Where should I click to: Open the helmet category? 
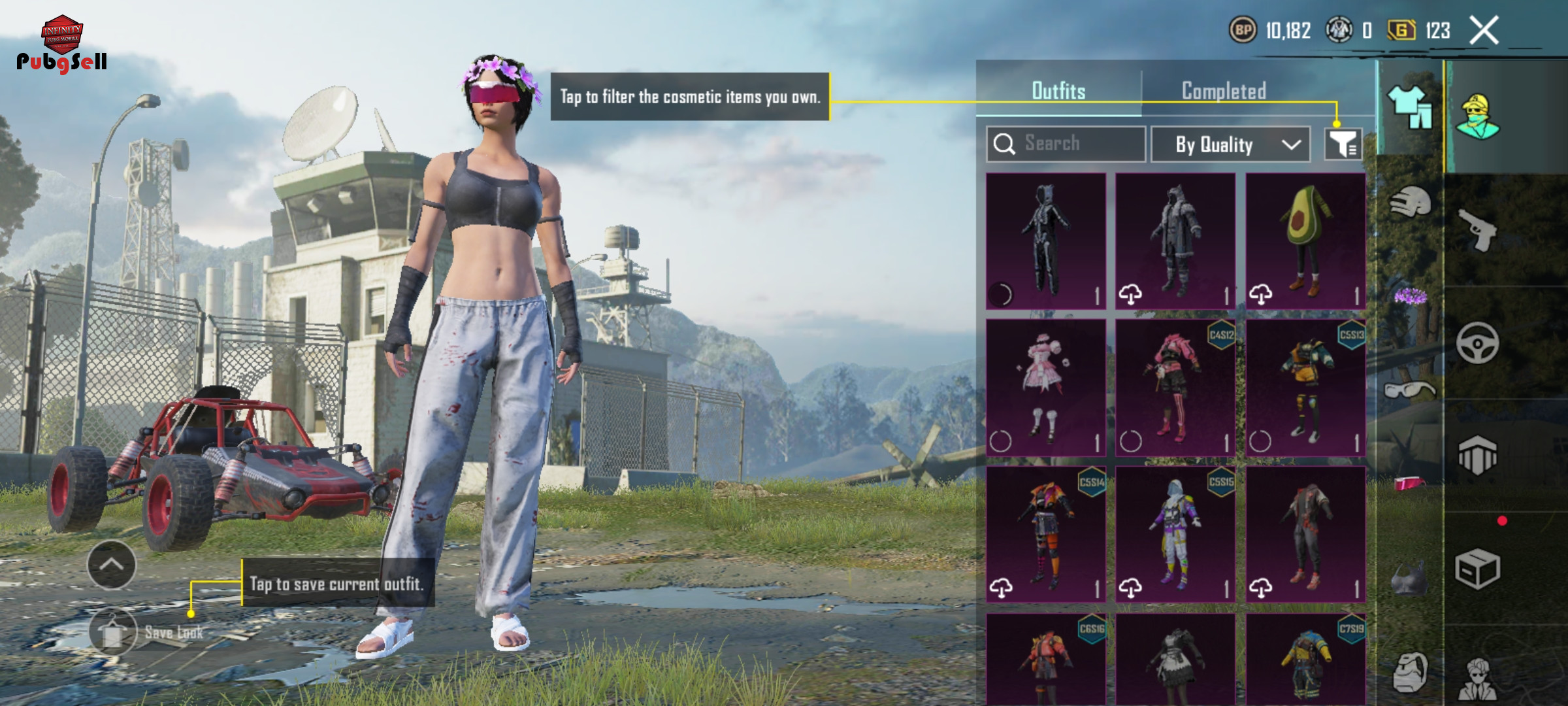1410,203
